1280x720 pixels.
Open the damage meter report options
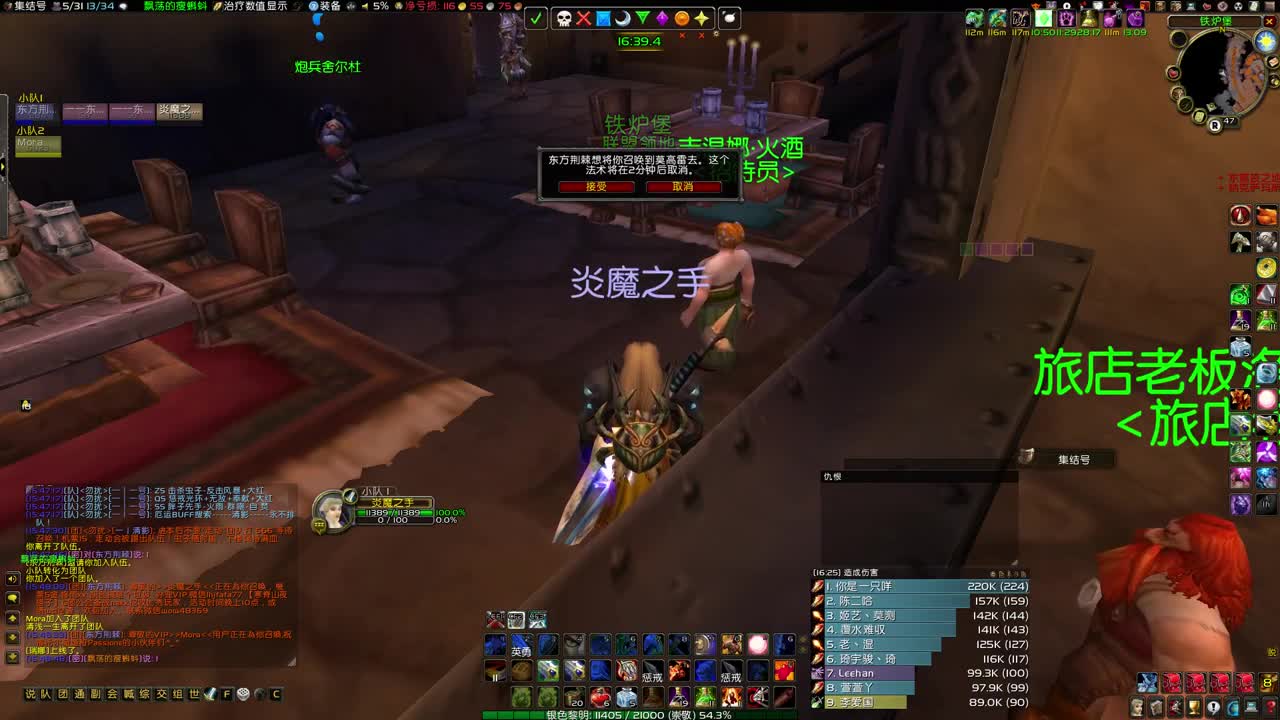(995, 573)
